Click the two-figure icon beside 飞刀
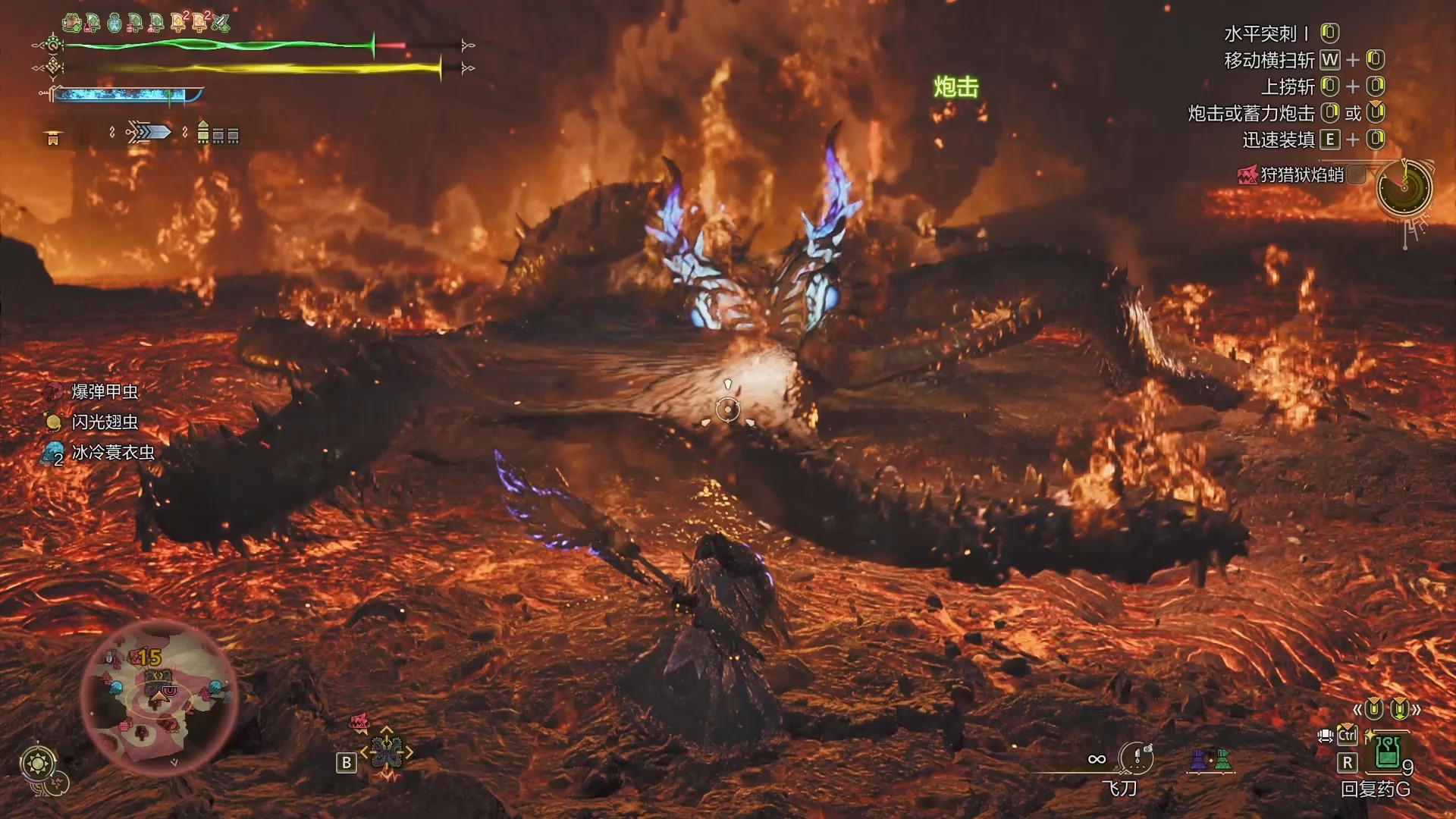The image size is (1456, 819). click(x=1210, y=759)
